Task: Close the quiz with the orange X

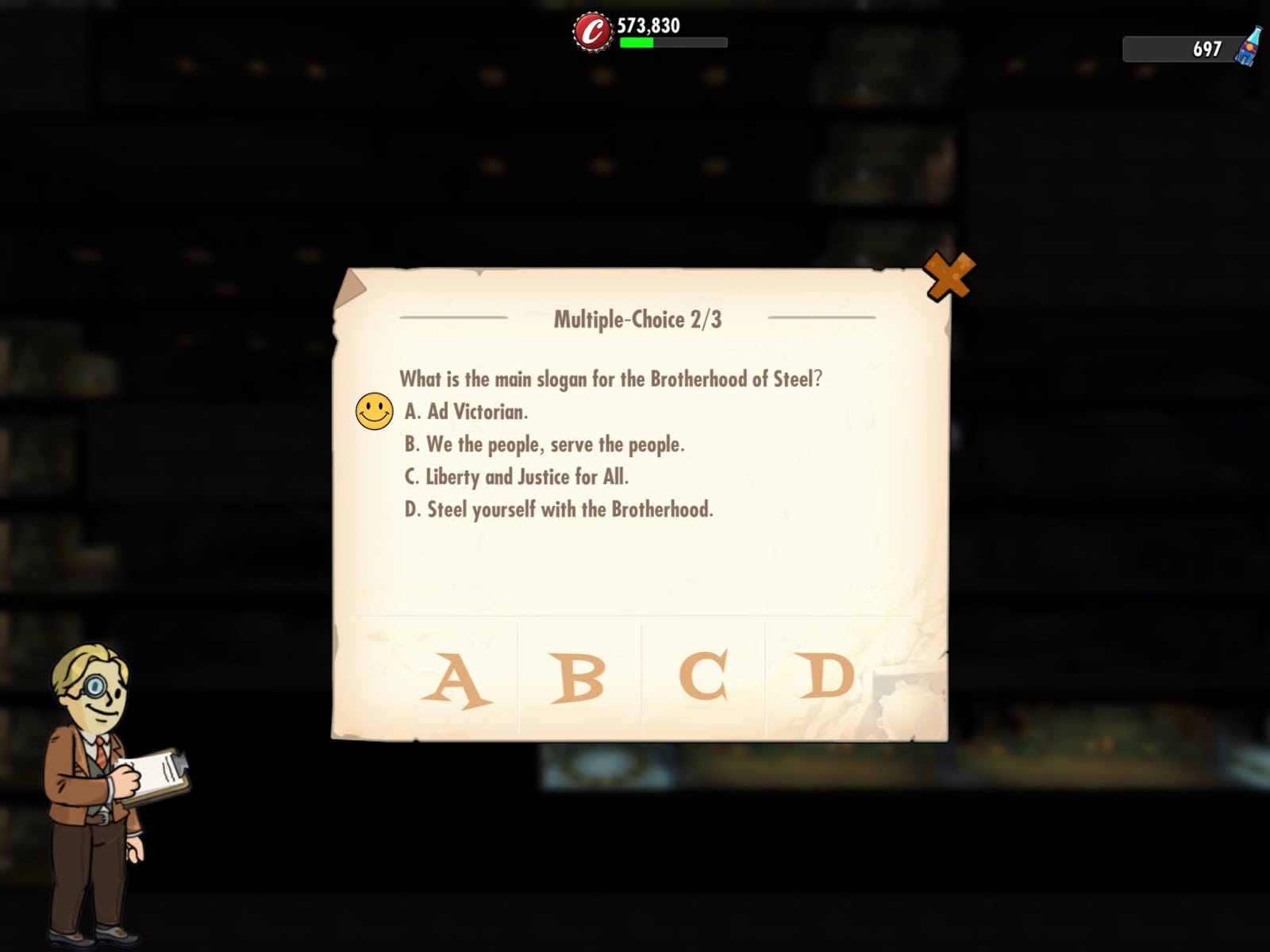Action: 950,275
